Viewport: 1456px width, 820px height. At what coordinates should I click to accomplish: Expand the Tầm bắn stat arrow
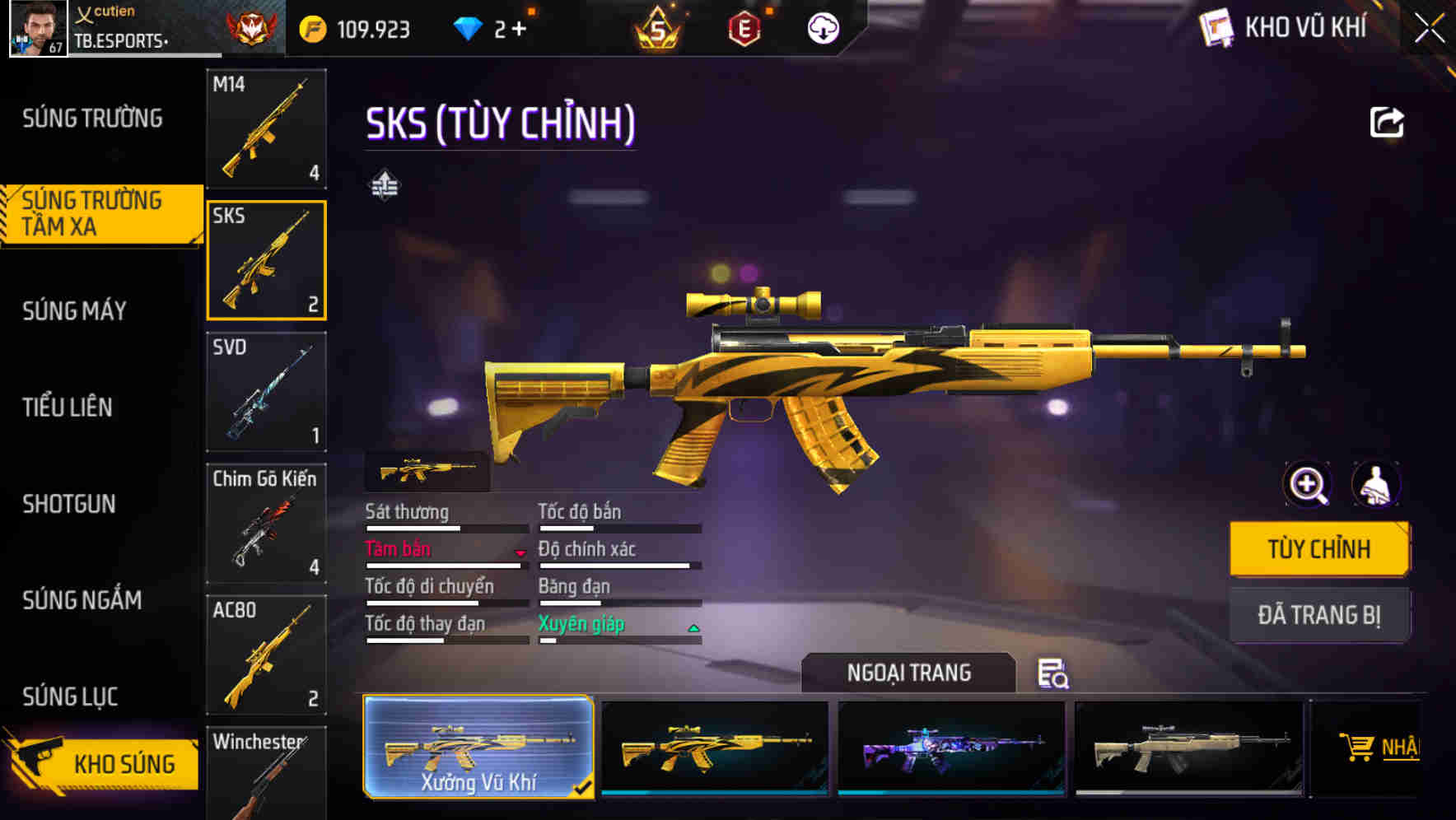click(x=520, y=553)
